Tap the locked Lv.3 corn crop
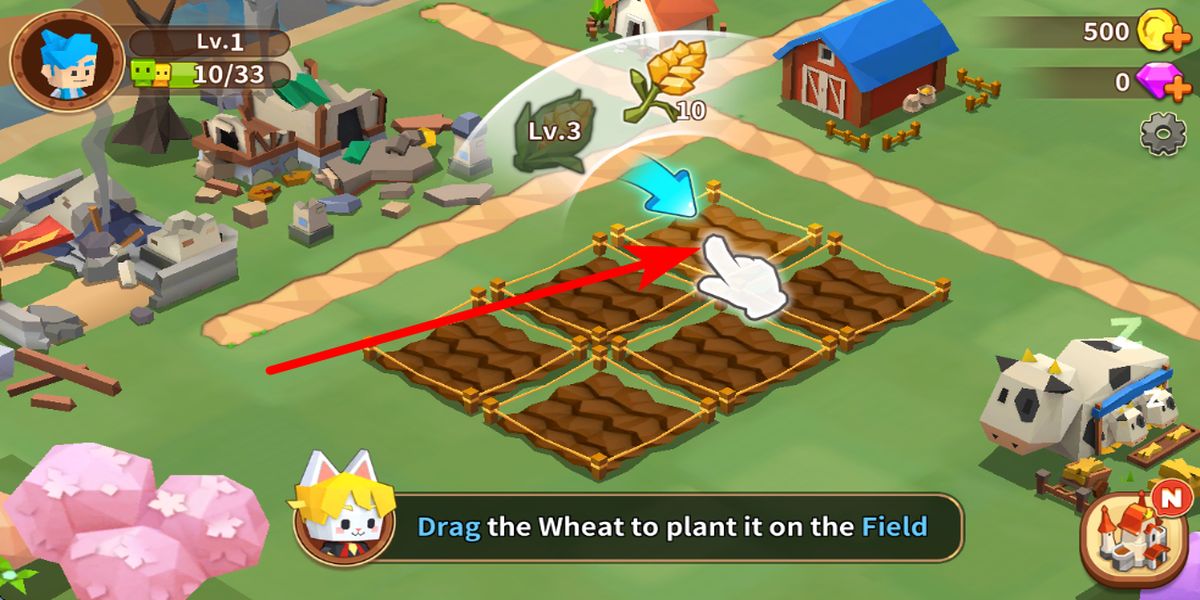 coord(548,130)
